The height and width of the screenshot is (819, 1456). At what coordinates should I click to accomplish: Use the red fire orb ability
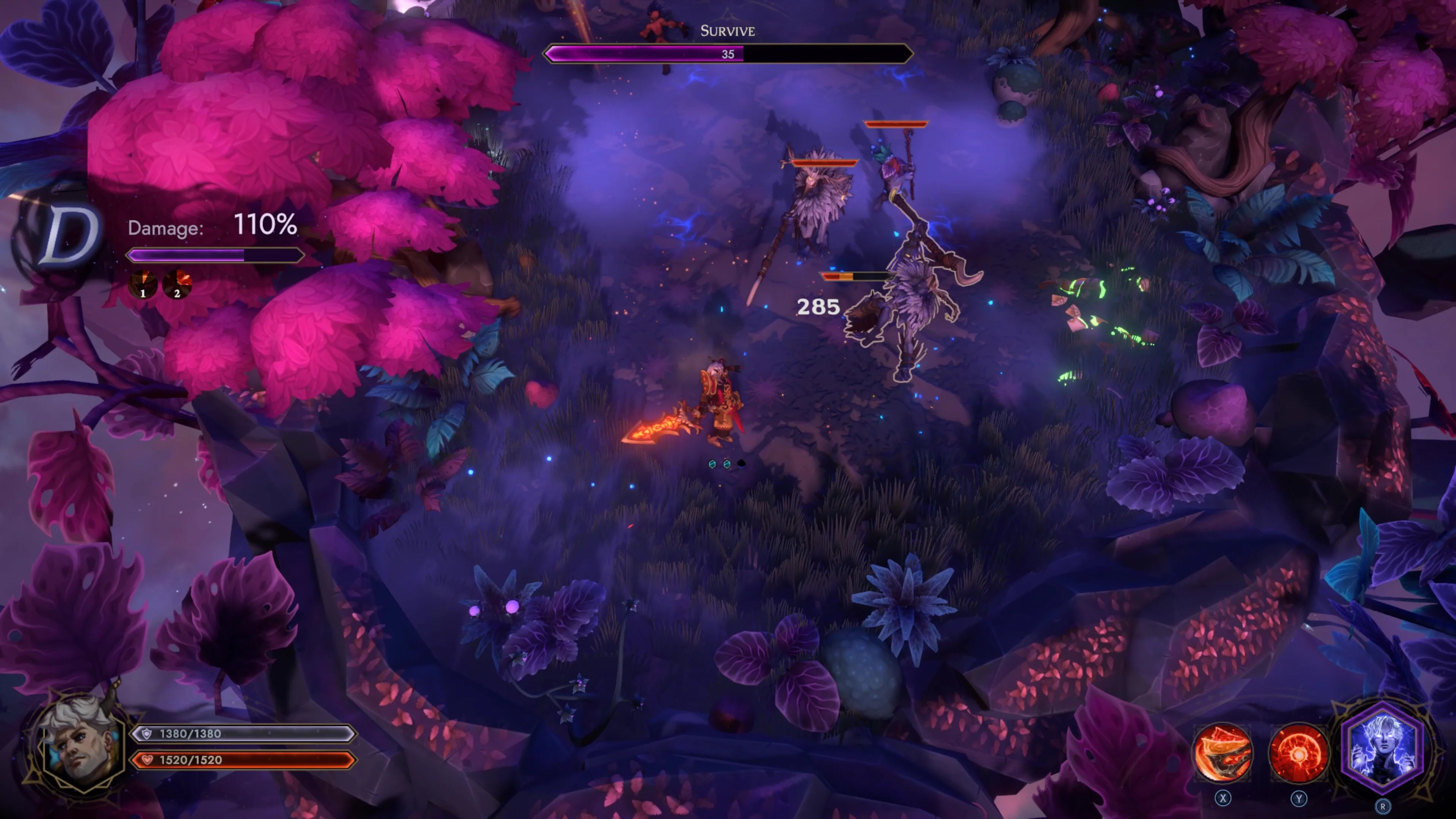pyautogui.click(x=1298, y=753)
